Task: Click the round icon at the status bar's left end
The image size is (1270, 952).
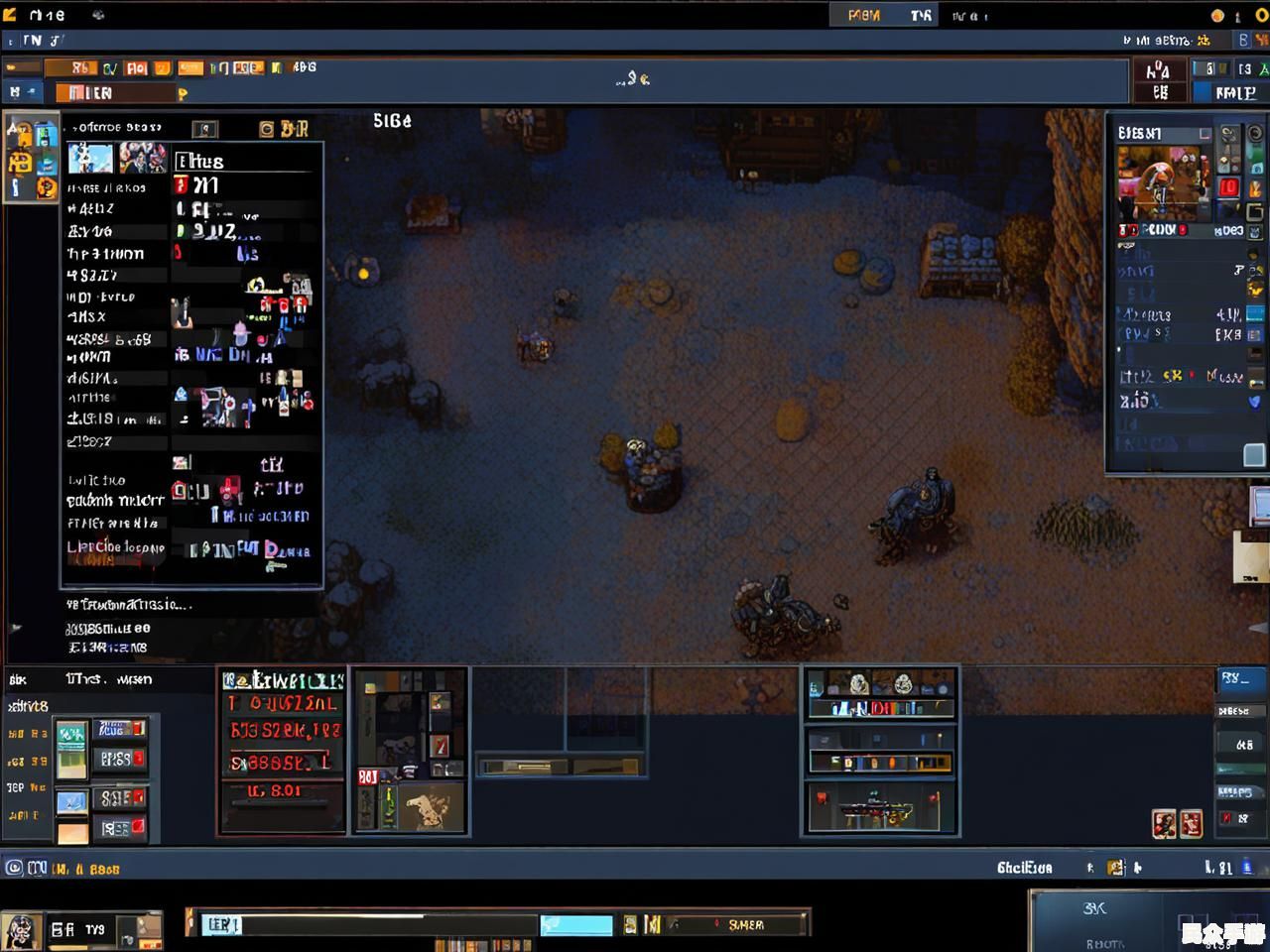Action: (x=14, y=868)
